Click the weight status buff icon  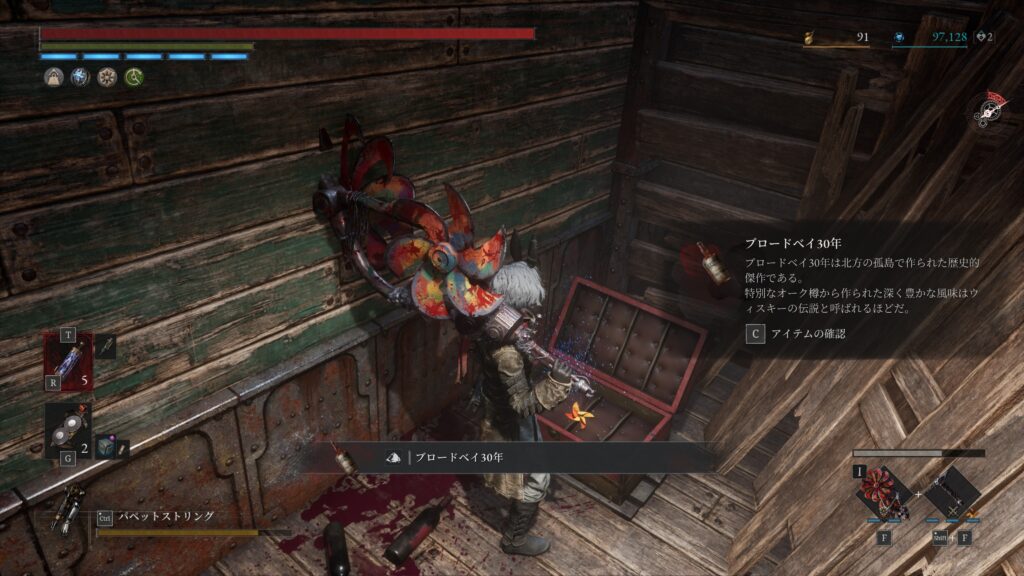tap(53, 77)
